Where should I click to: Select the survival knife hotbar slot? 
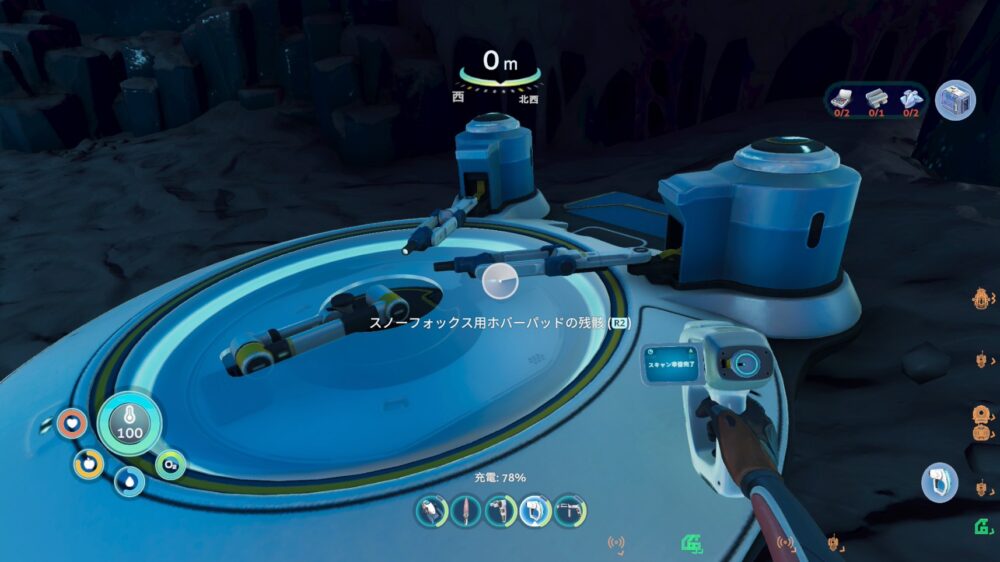tap(467, 511)
